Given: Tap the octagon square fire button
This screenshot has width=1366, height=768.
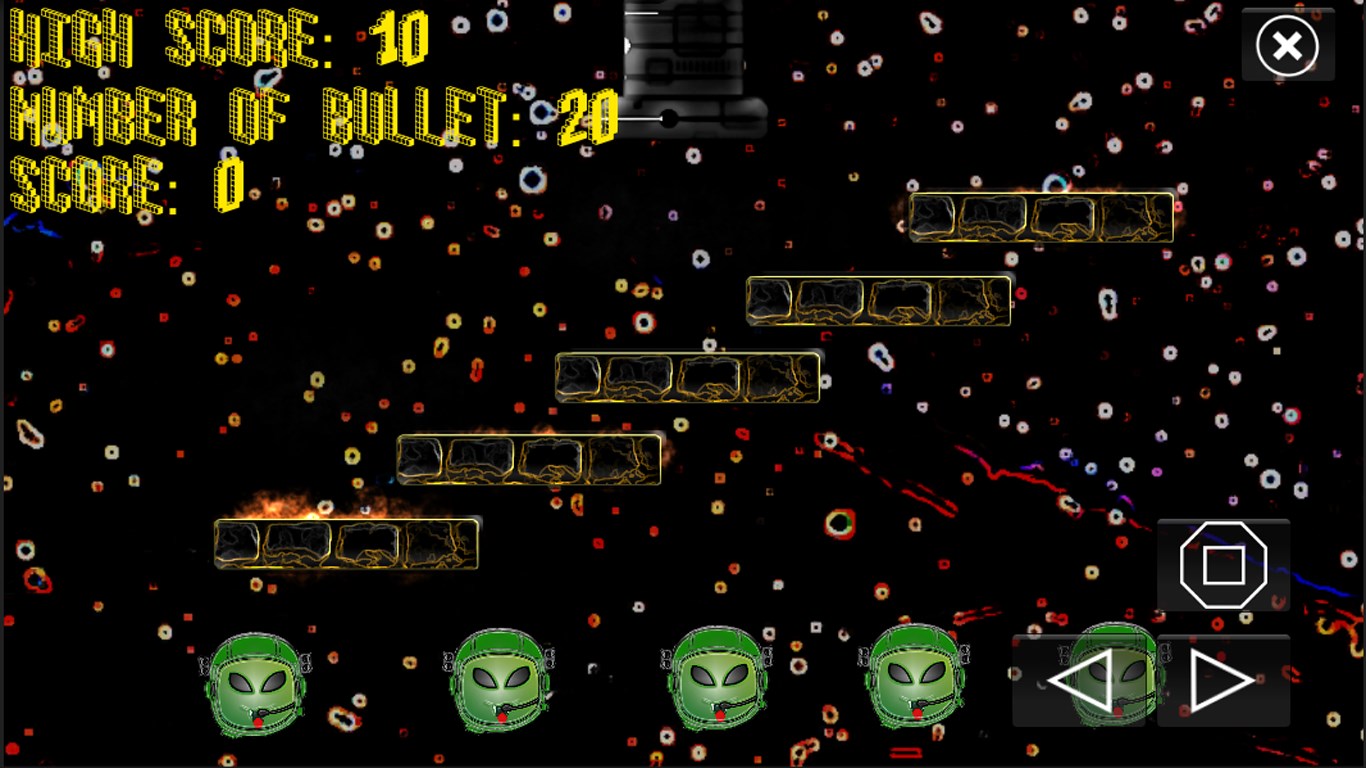Looking at the screenshot, I should click(1223, 565).
